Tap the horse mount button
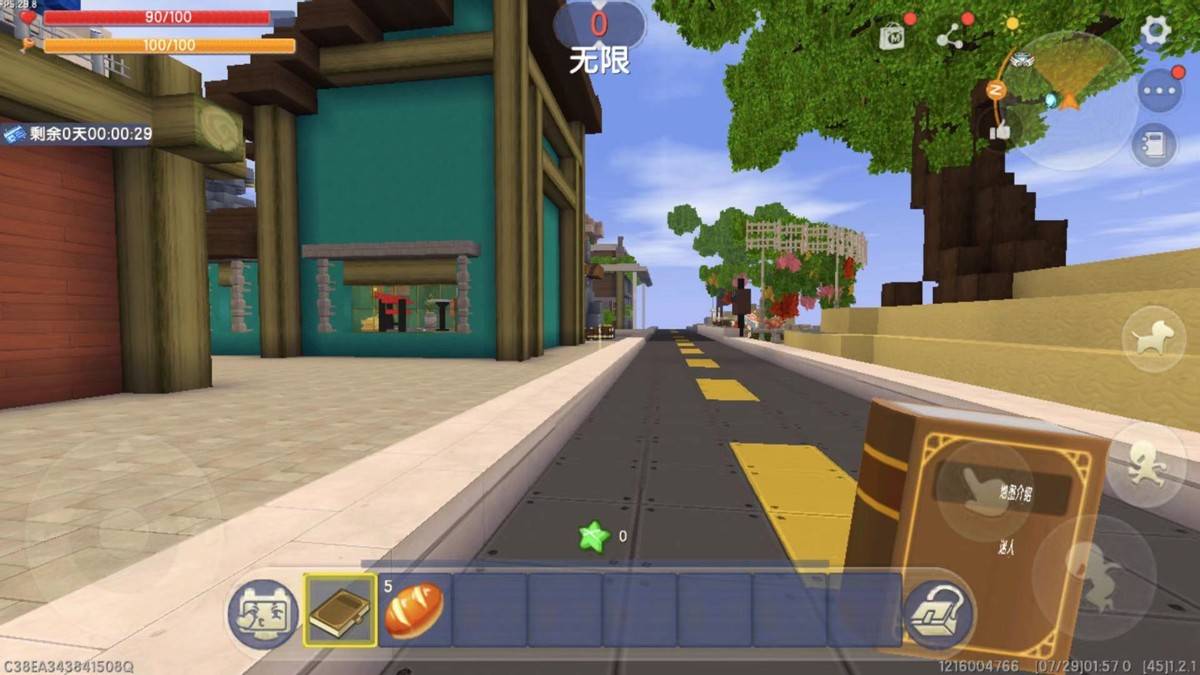Image resolution: width=1200 pixels, height=675 pixels. click(1153, 339)
